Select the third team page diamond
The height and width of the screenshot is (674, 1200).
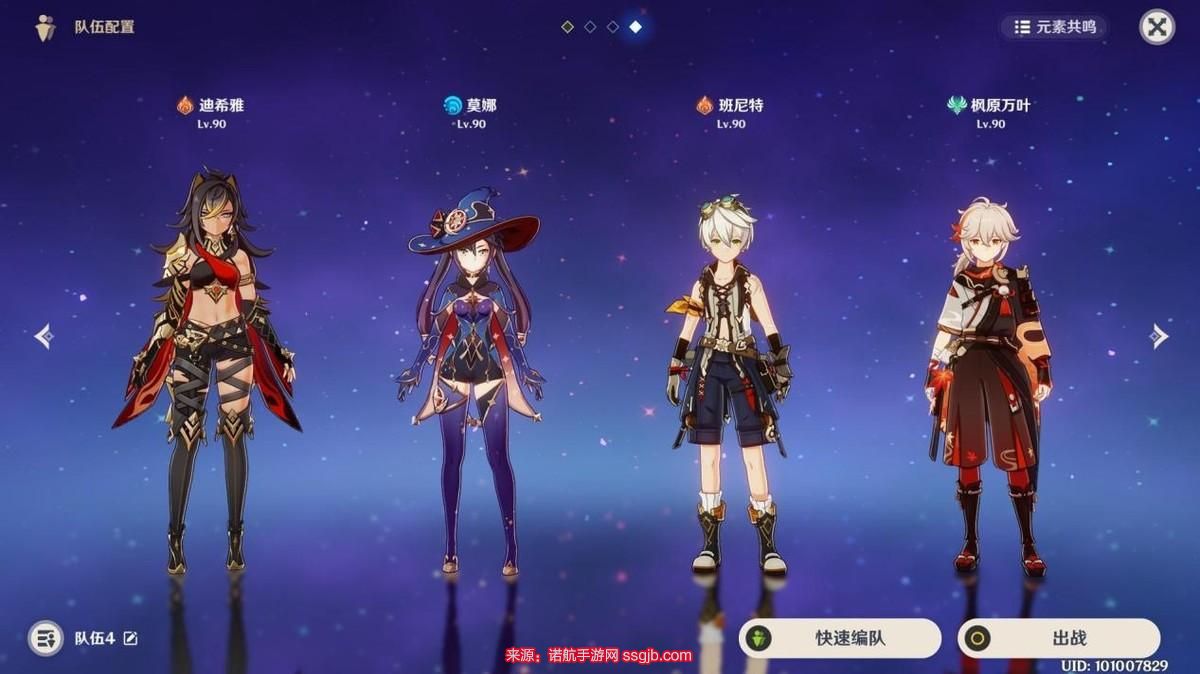point(613,27)
